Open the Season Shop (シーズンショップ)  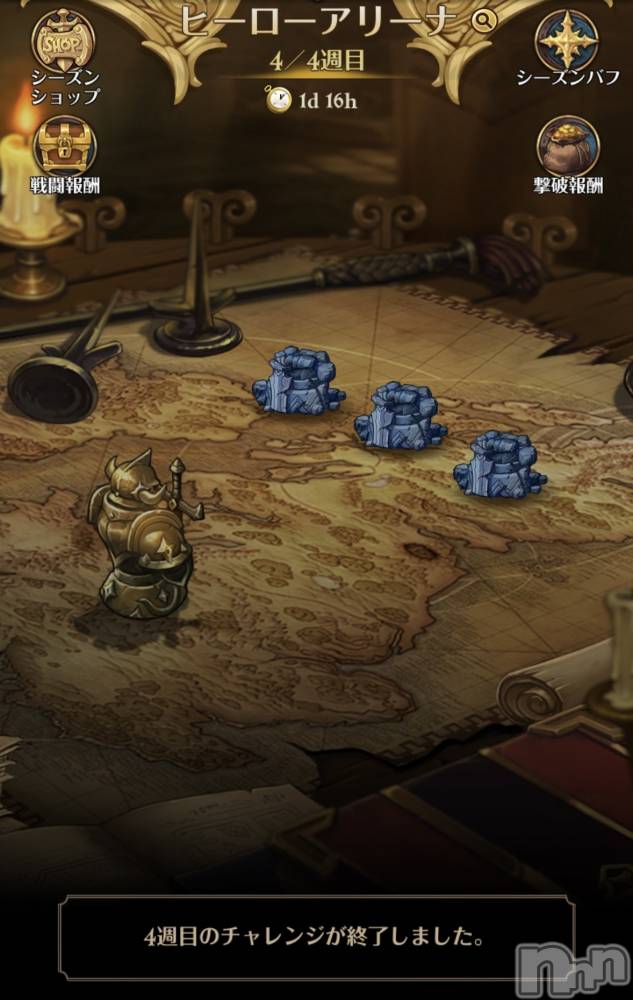pyautogui.click(x=64, y=41)
